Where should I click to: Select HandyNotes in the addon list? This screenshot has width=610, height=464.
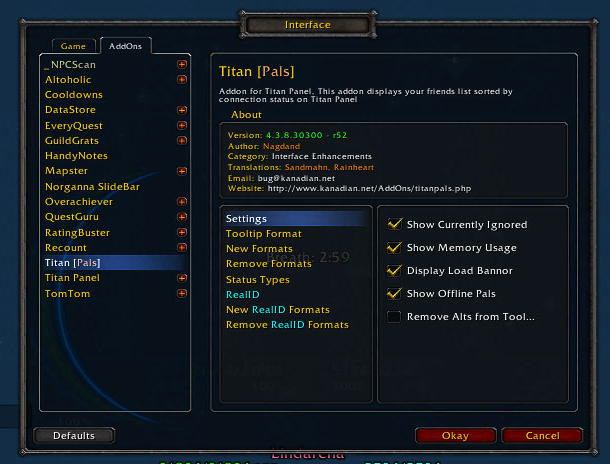coord(76,156)
